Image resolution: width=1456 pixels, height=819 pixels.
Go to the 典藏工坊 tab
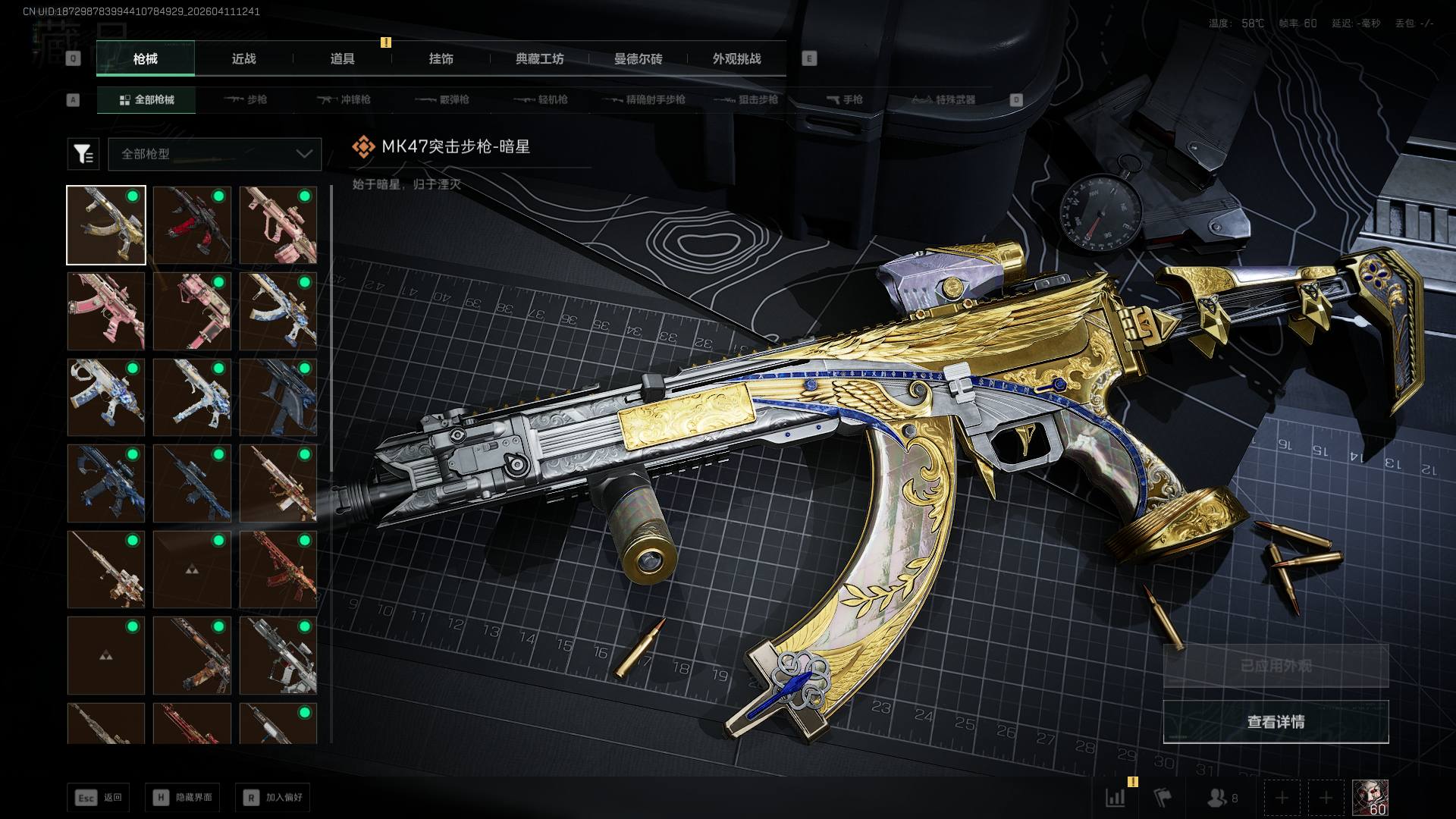point(539,58)
